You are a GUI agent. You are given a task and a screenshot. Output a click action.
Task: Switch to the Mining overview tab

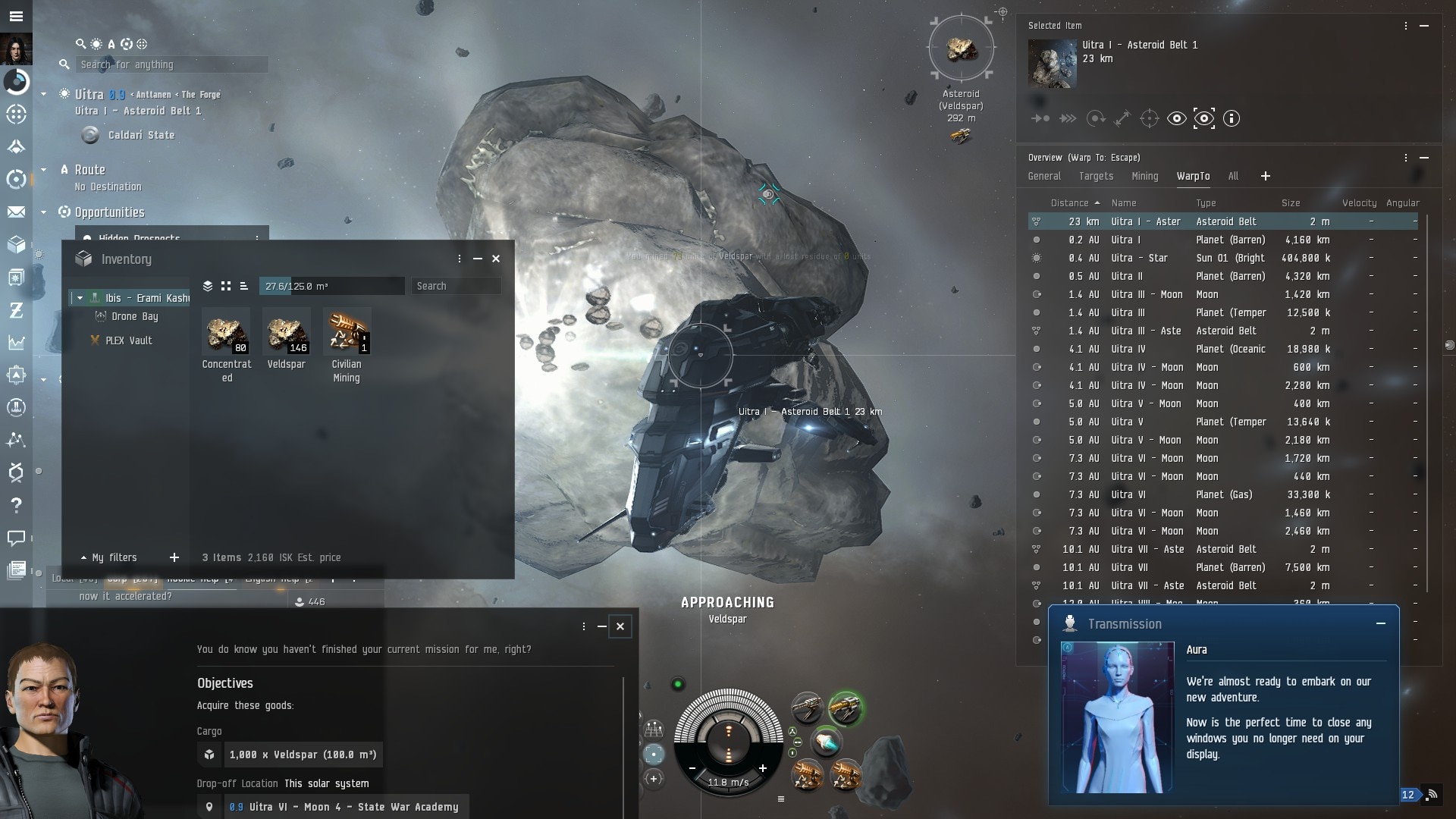[x=1144, y=176]
